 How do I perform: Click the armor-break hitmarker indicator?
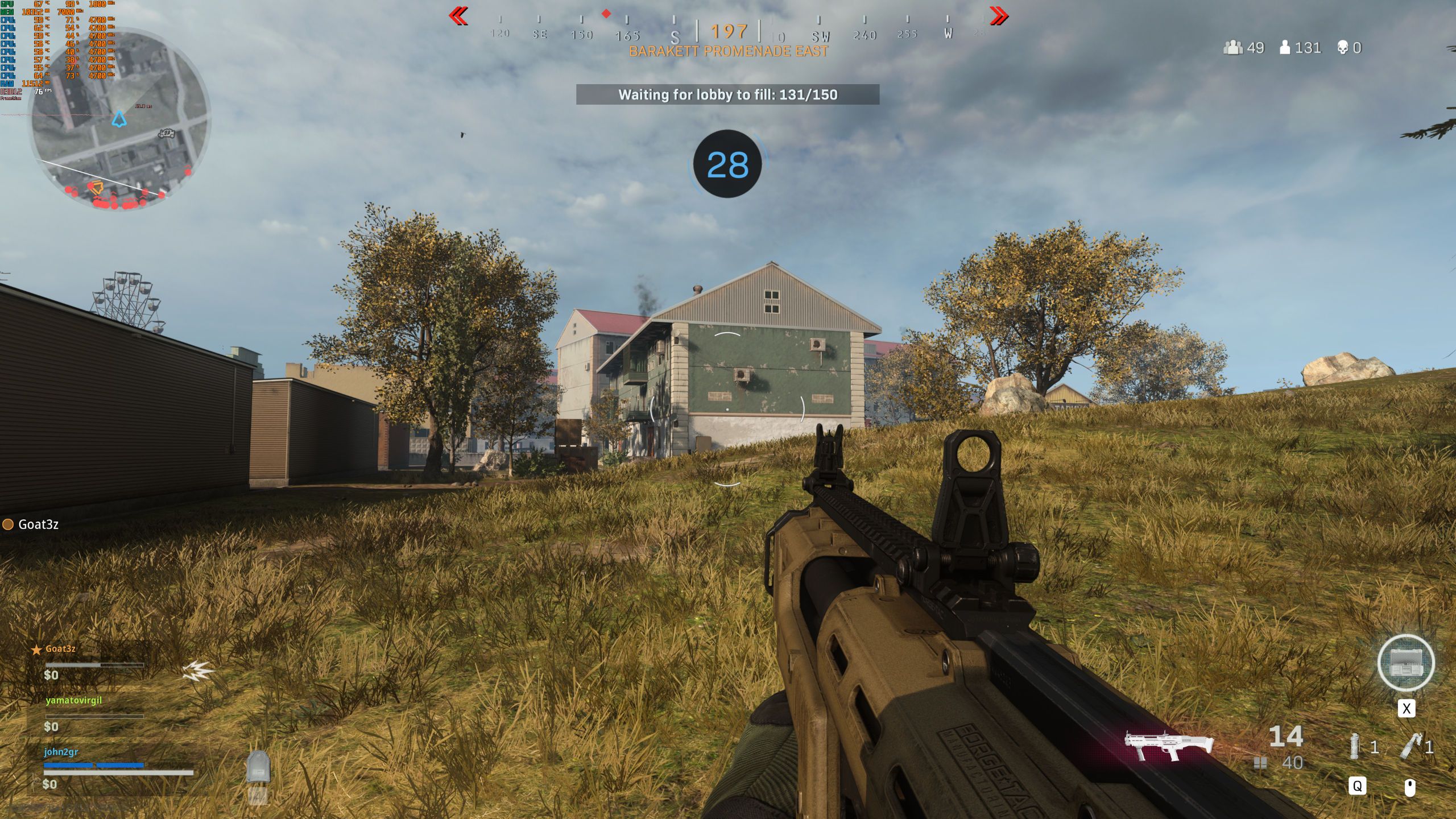[x=198, y=671]
